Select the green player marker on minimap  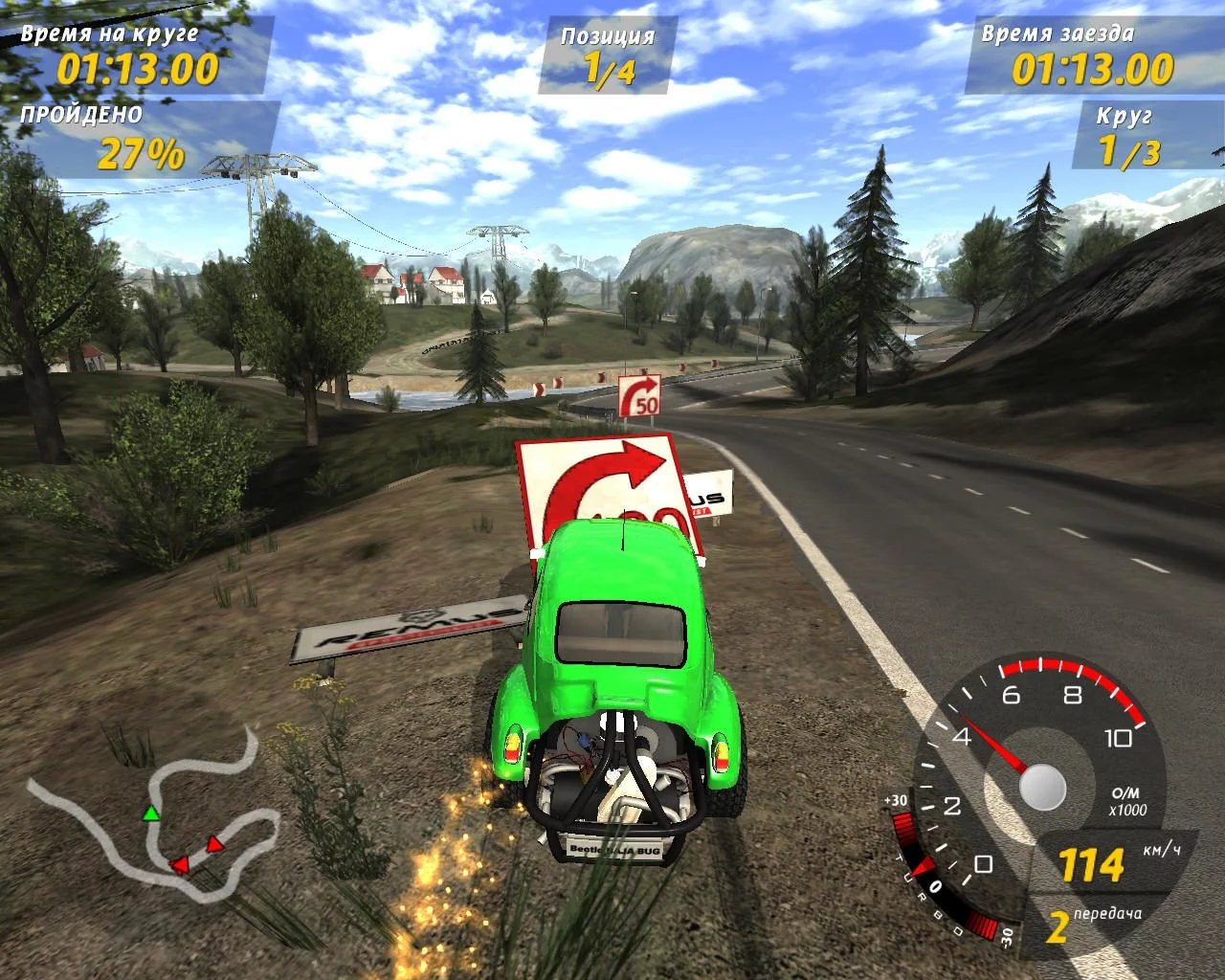tap(150, 813)
